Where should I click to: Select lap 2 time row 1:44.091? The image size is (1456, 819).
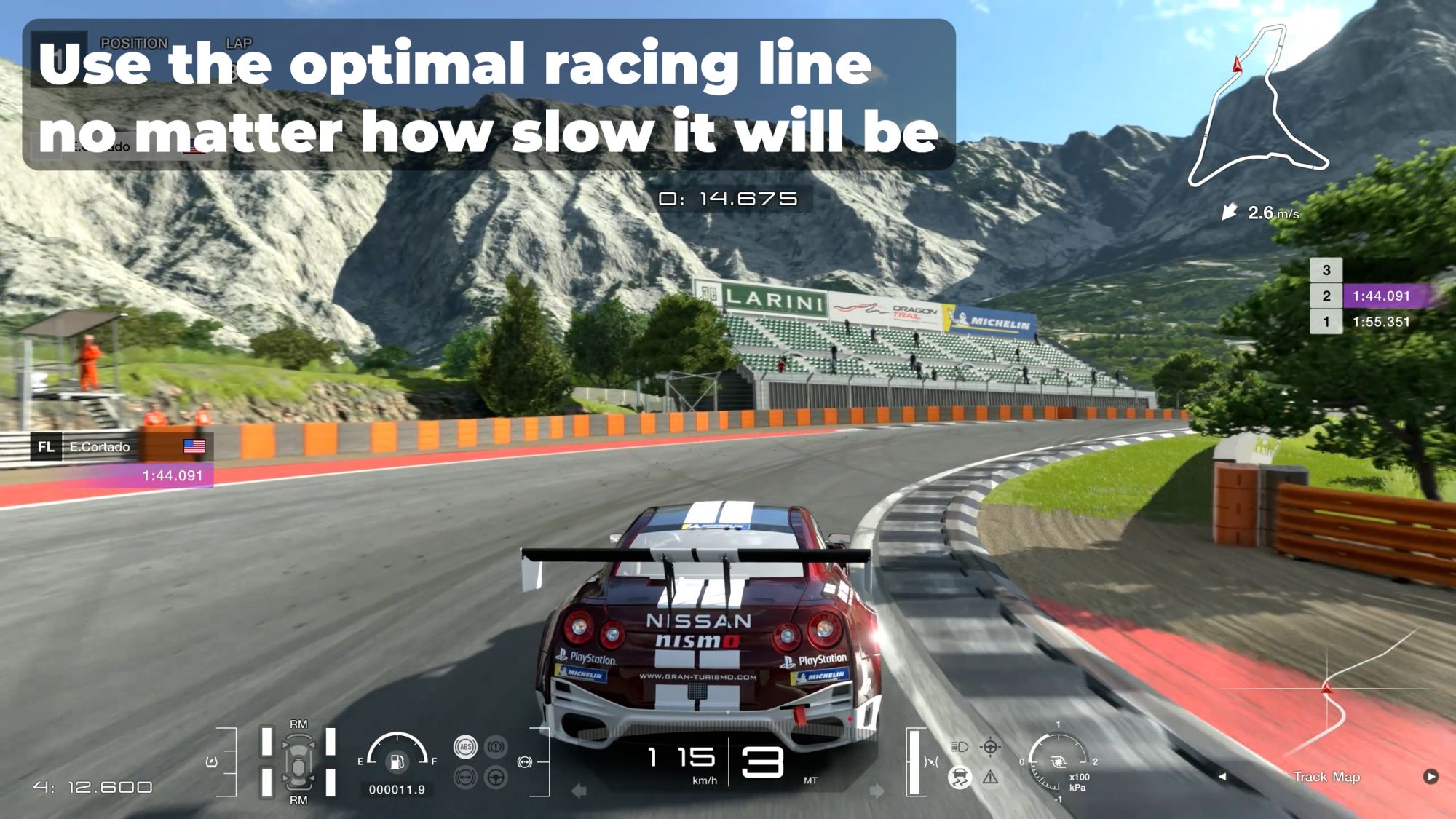[x=1372, y=296]
